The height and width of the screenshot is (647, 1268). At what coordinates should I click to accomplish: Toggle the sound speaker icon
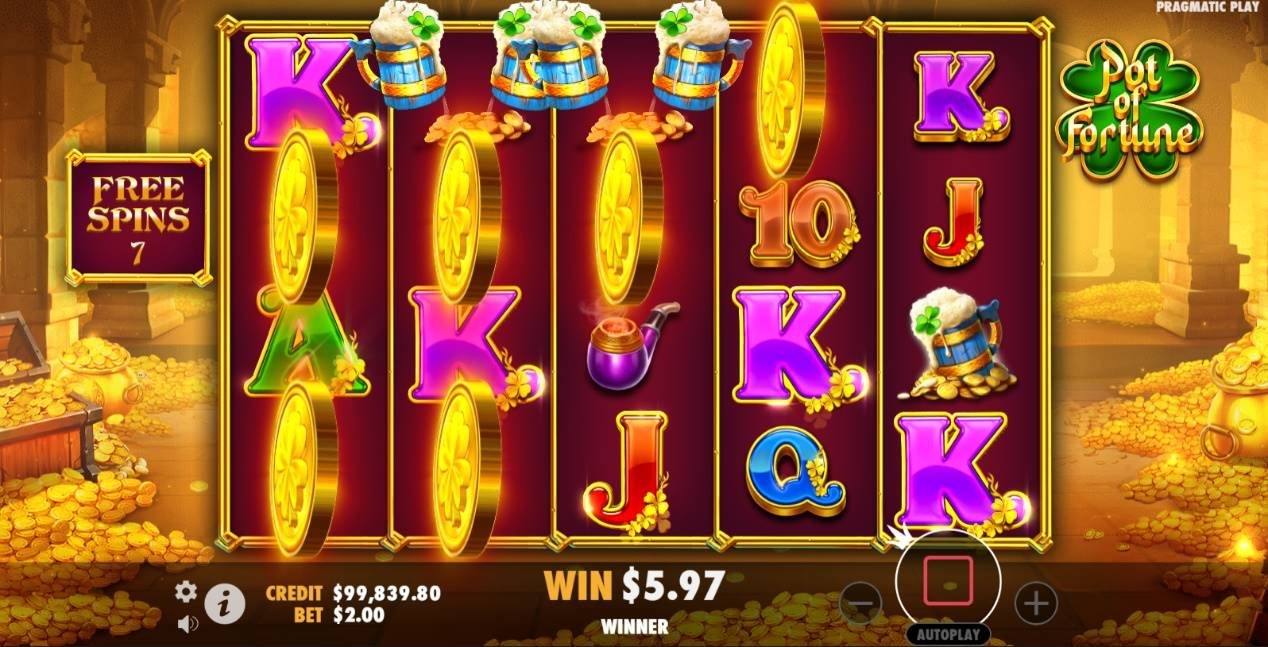pyautogui.click(x=186, y=622)
